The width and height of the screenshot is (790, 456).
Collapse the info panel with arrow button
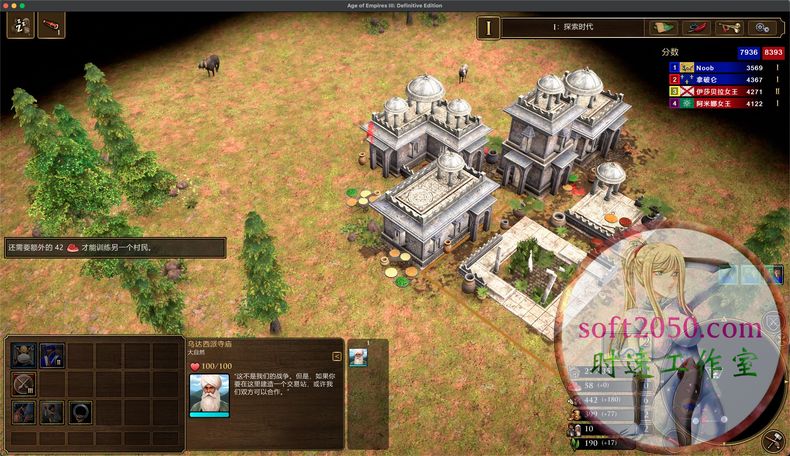(338, 354)
